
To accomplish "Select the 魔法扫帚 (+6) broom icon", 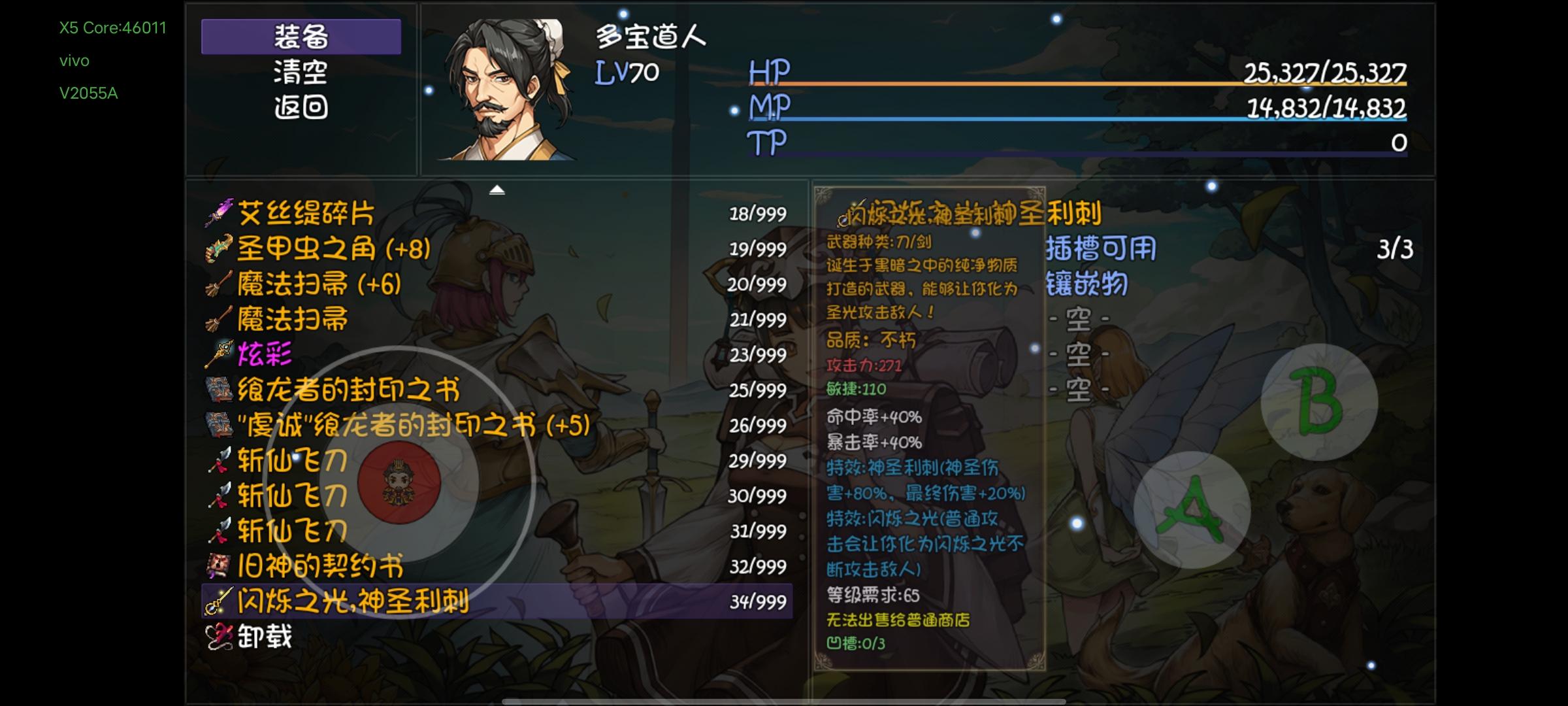I will [220, 284].
